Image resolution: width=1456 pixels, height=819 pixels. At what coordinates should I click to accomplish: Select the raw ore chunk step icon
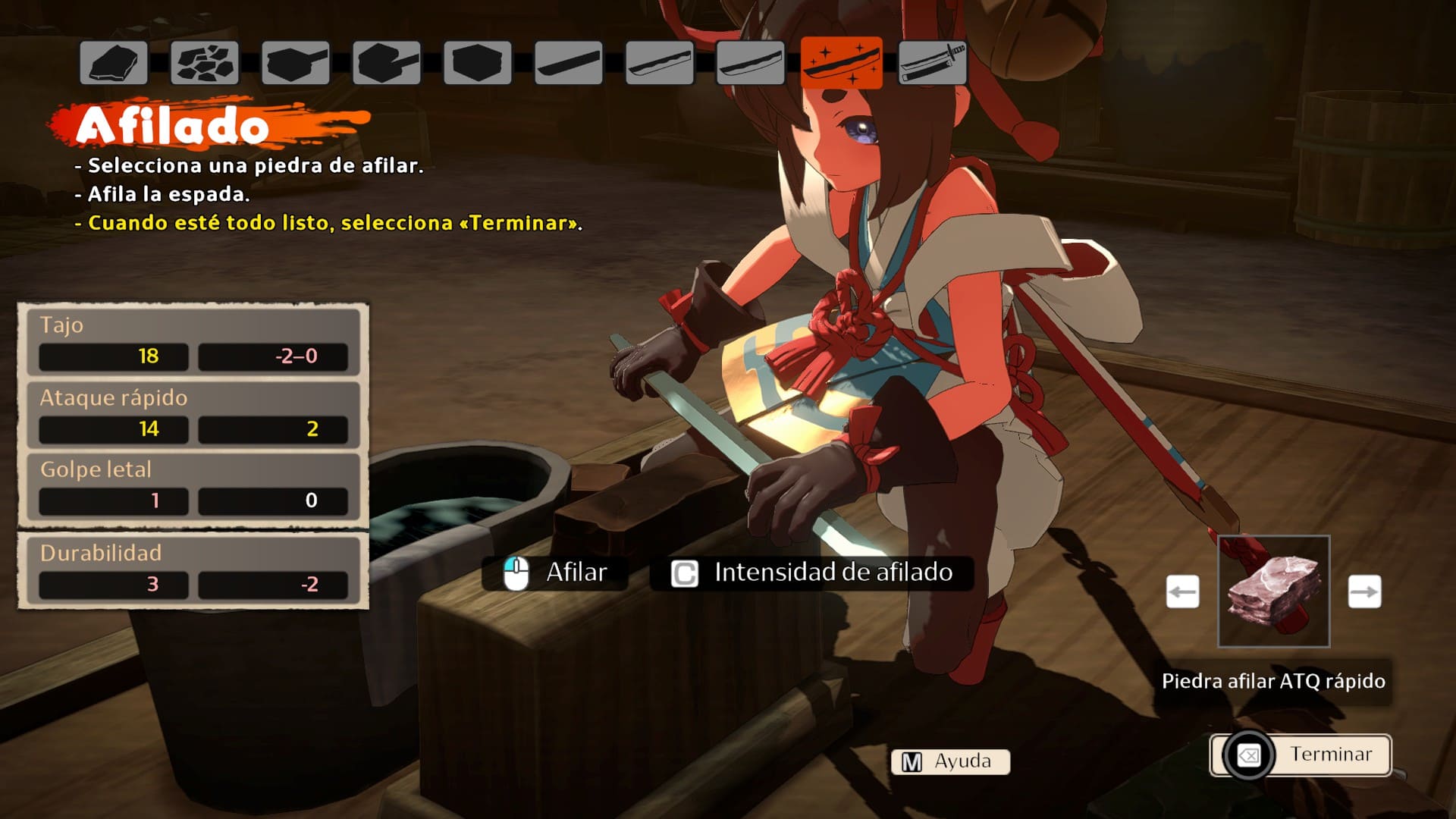114,63
